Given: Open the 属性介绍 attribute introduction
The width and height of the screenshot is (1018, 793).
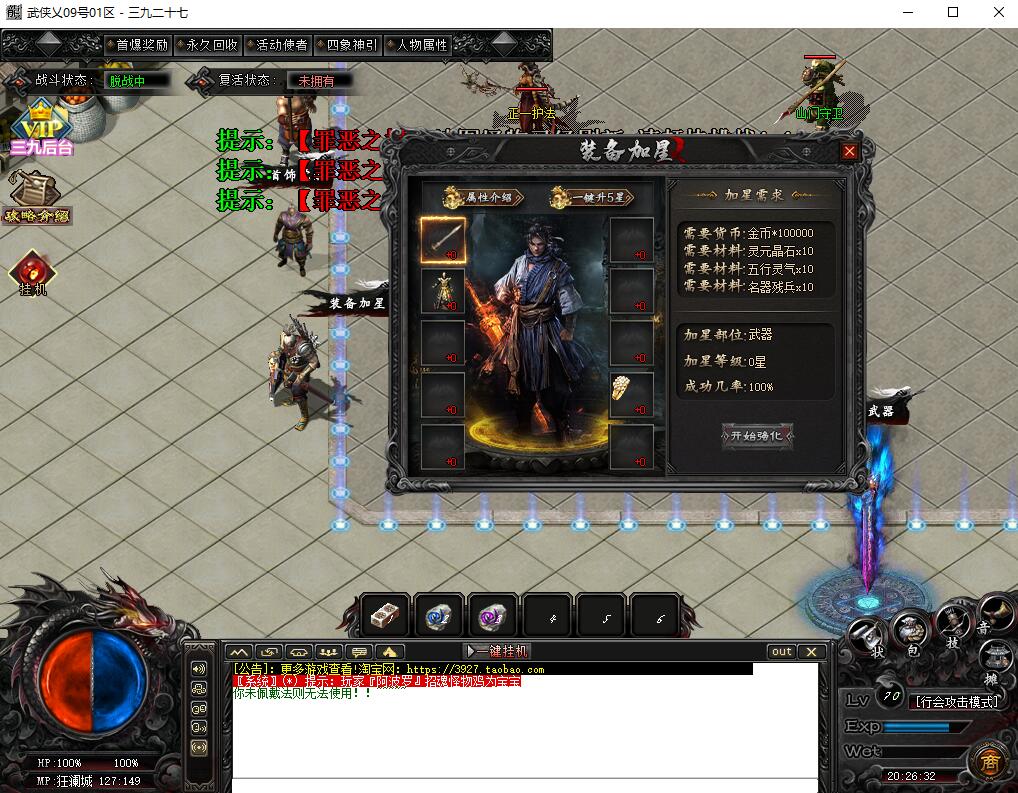Looking at the screenshot, I should click(478, 197).
